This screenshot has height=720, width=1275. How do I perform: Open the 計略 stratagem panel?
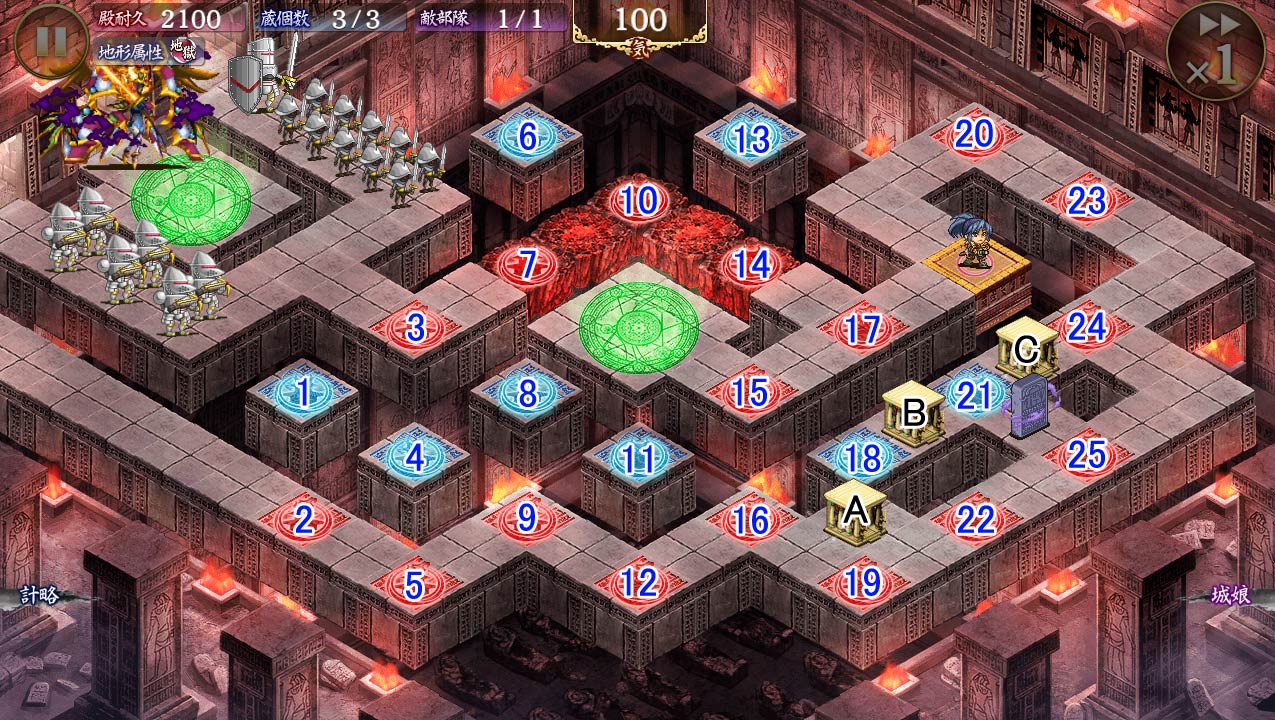(40, 595)
